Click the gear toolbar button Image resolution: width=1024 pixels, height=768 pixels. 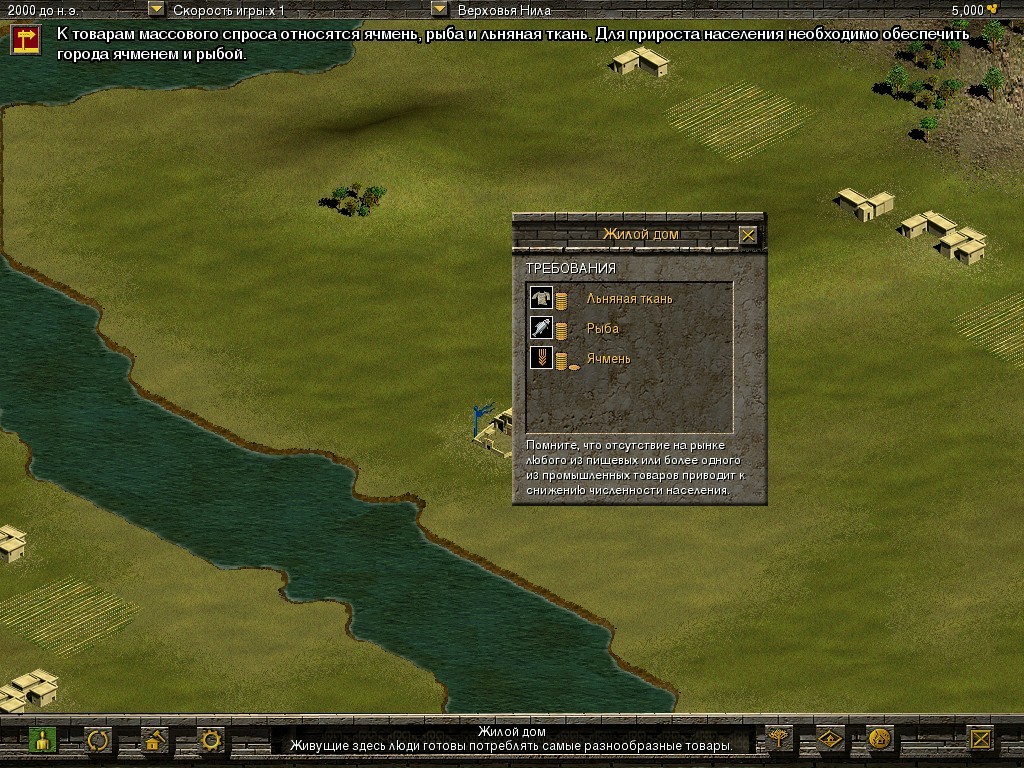coord(210,740)
